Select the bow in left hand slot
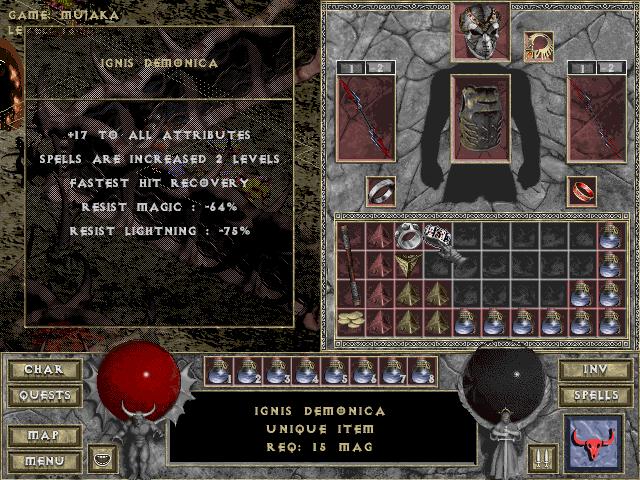 [x=365, y=118]
